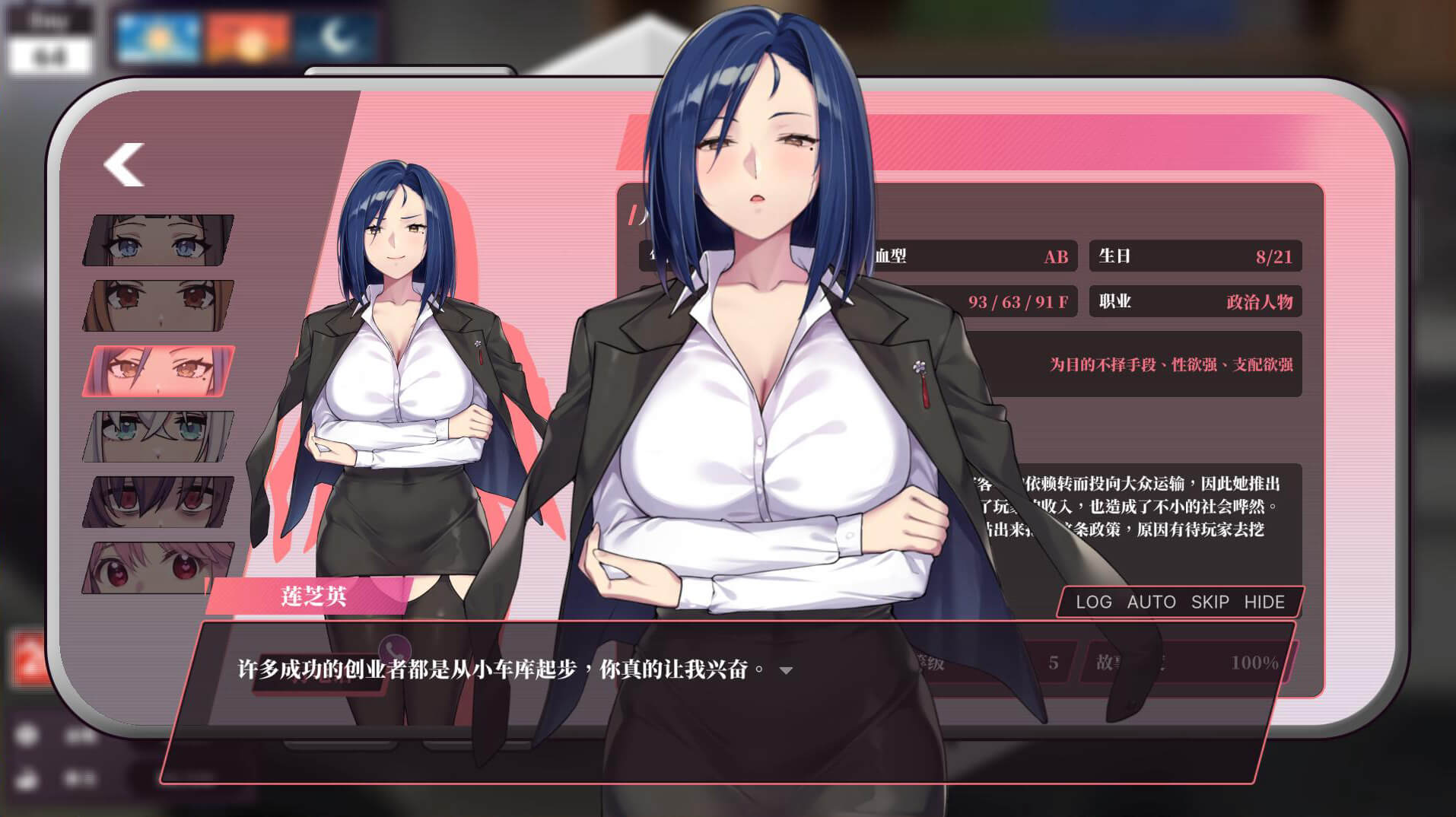
Task: Switch to the sunset time icon
Action: 247,37
